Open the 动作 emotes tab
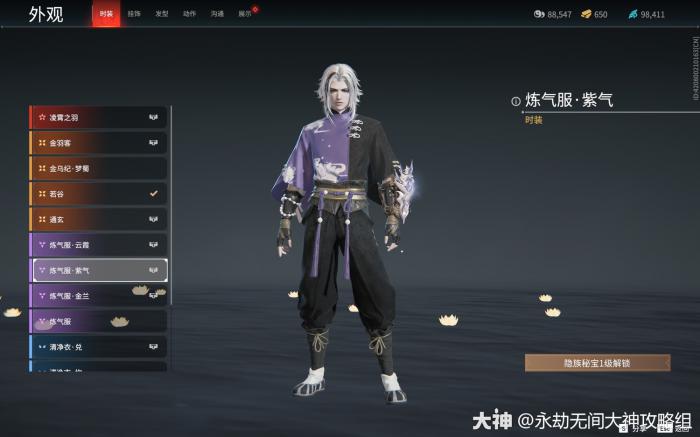Image resolution: width=700 pixels, height=437 pixels. (x=190, y=15)
